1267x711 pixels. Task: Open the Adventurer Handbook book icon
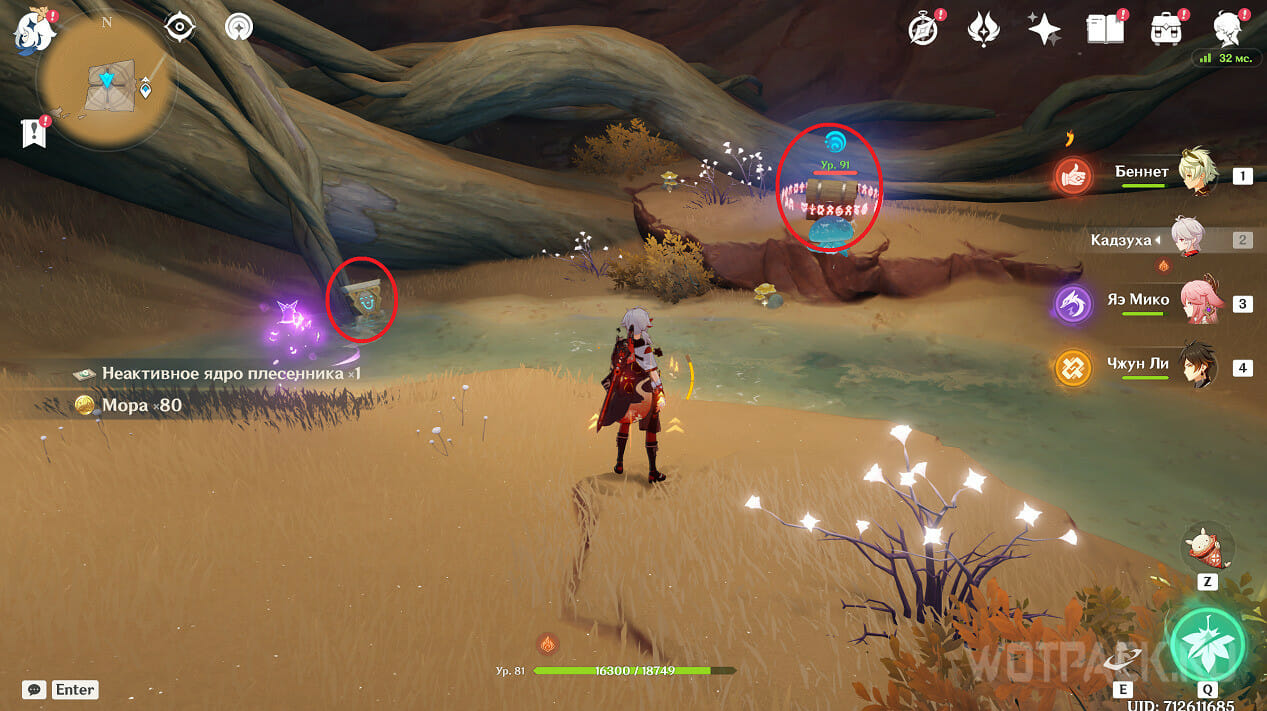[x=1104, y=30]
